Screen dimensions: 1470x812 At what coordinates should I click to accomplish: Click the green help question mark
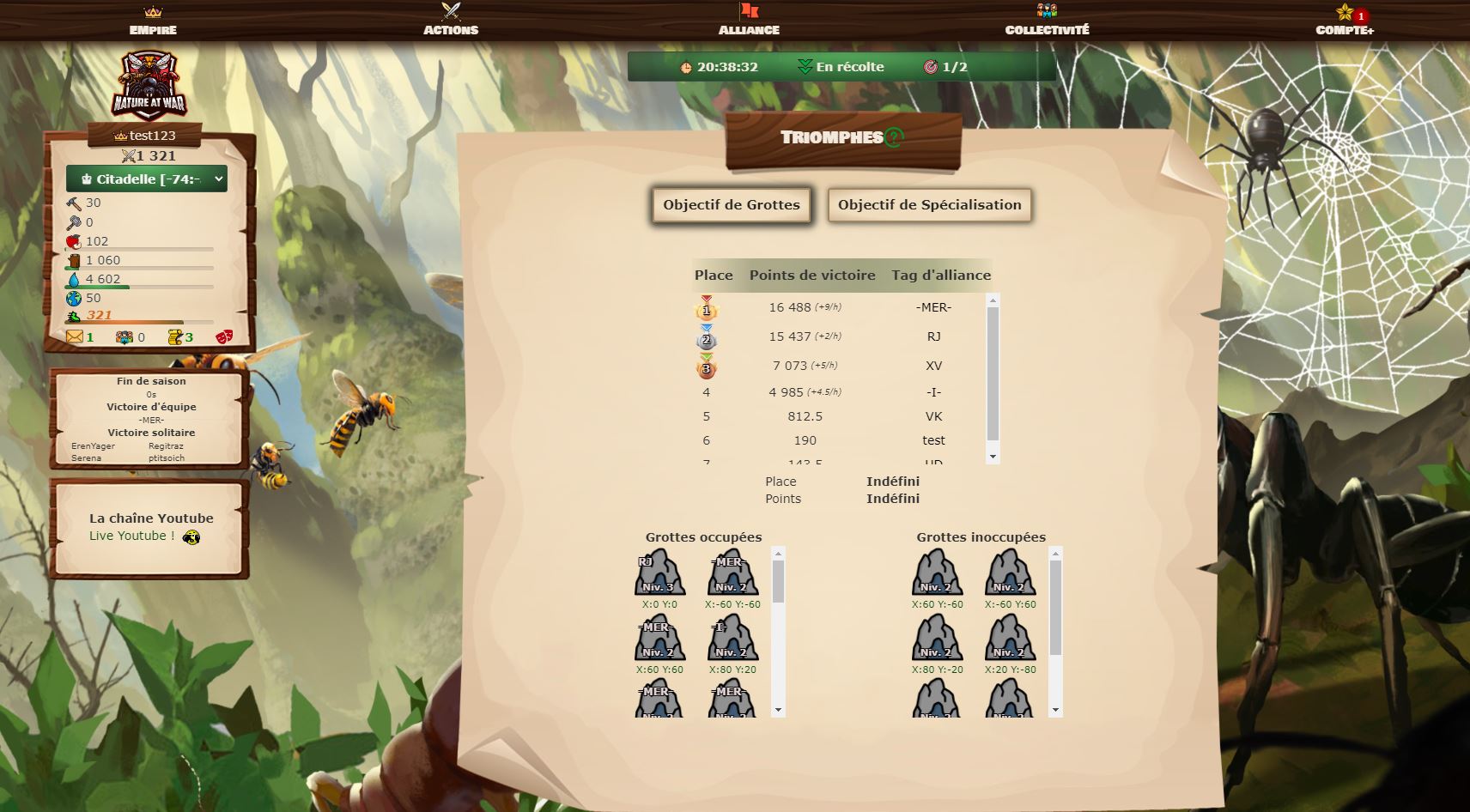894,137
